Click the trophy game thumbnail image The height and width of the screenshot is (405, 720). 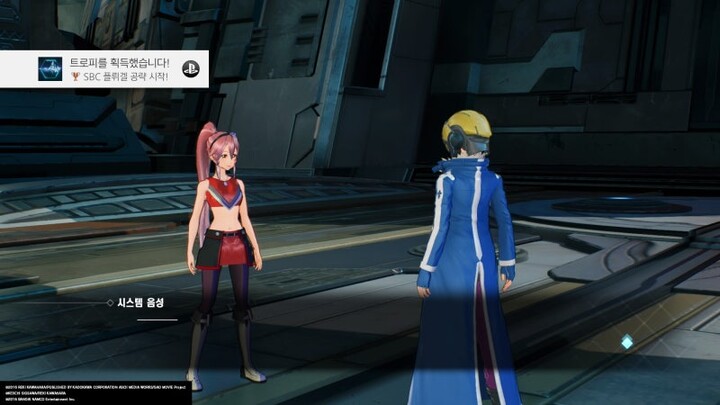coord(50,69)
